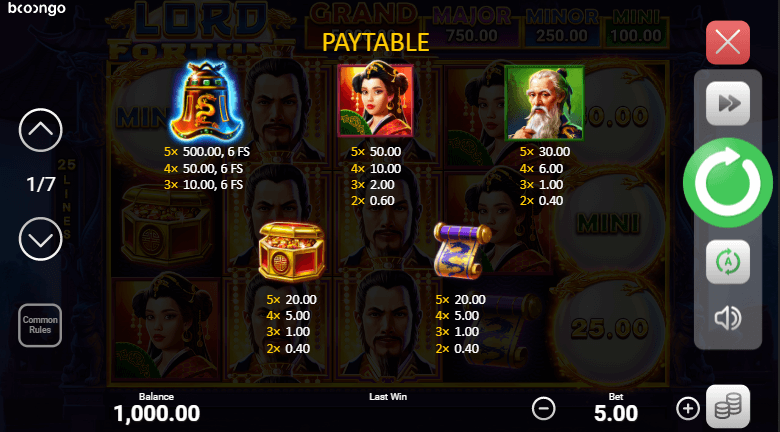Decrease the bet with the minus button
780x432 pixels.
point(543,408)
